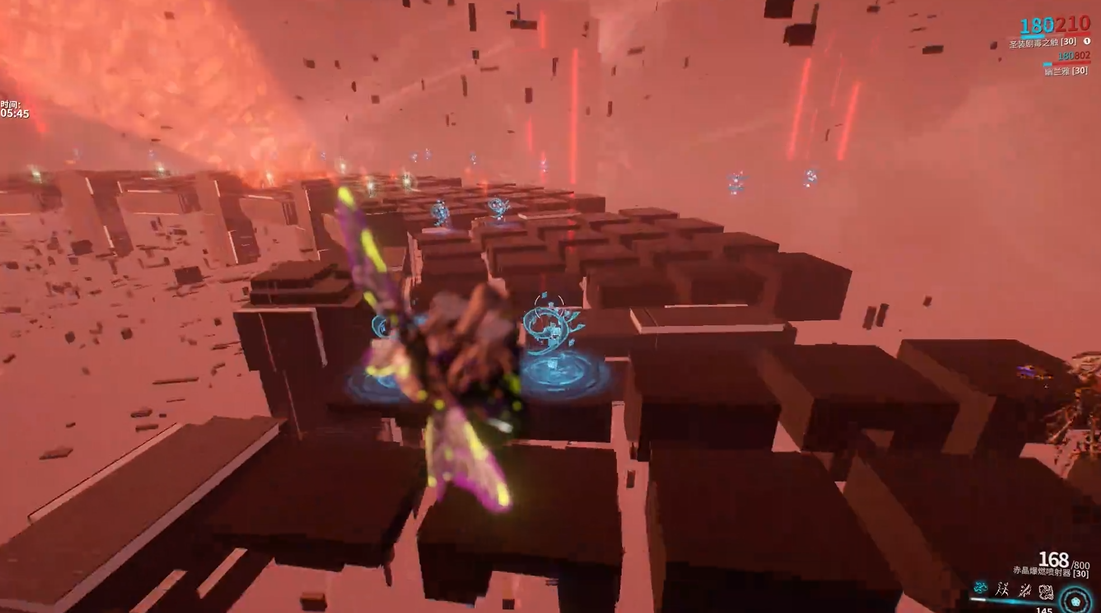This screenshot has width=1101, height=613.
Task: Trigger the twin-figure ability icon
Action: (1002, 590)
